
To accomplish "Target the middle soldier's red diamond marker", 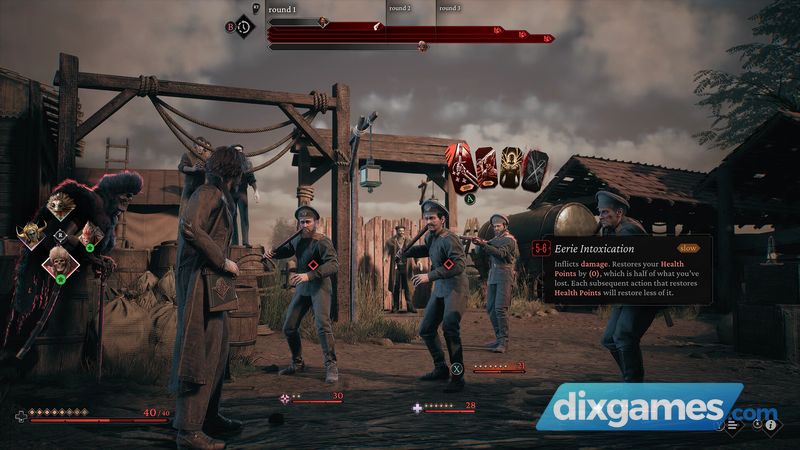I will (x=448, y=265).
